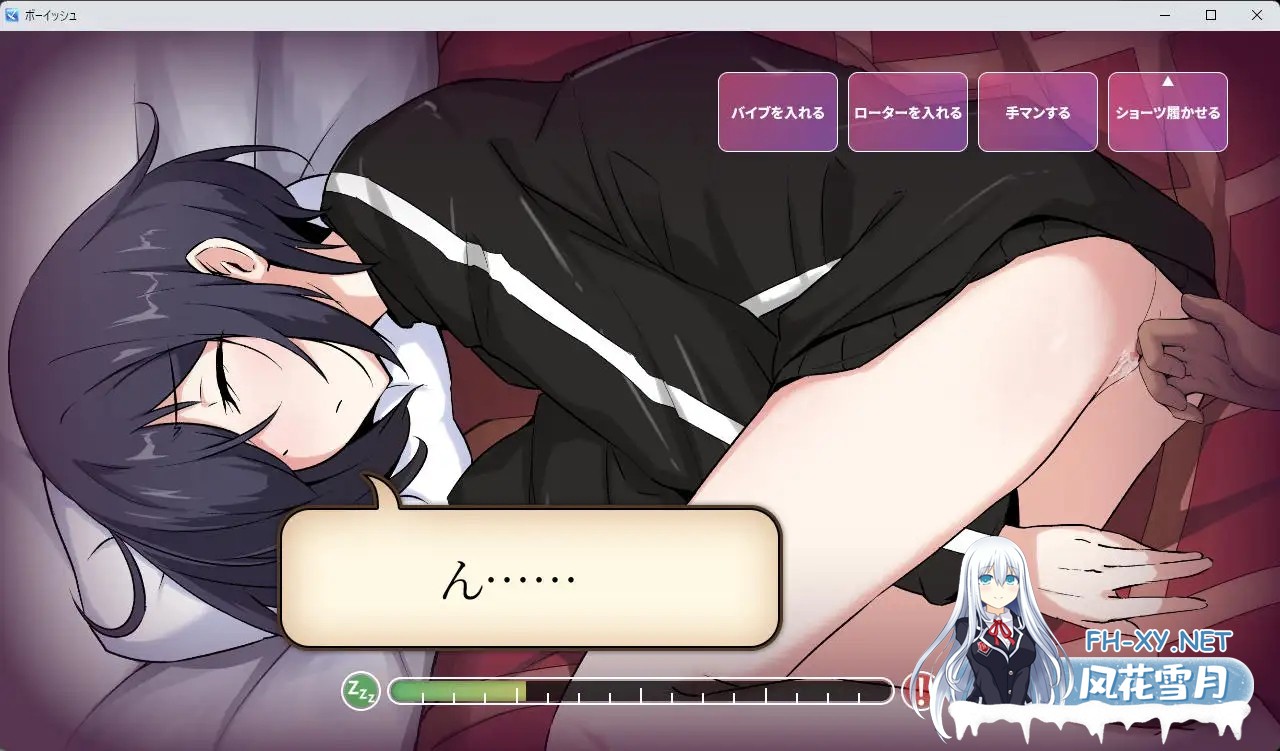Viewport: 1280px width, 751px height.
Task: Click the game's app icon in title bar
Action: coord(11,15)
